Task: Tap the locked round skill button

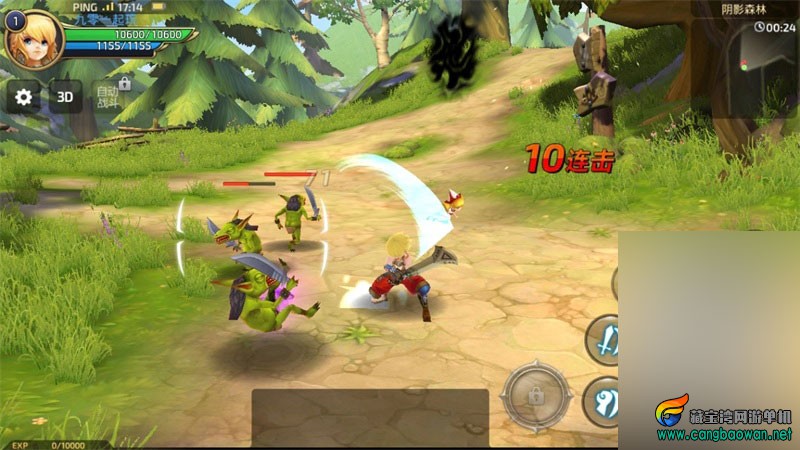Action: click(536, 394)
